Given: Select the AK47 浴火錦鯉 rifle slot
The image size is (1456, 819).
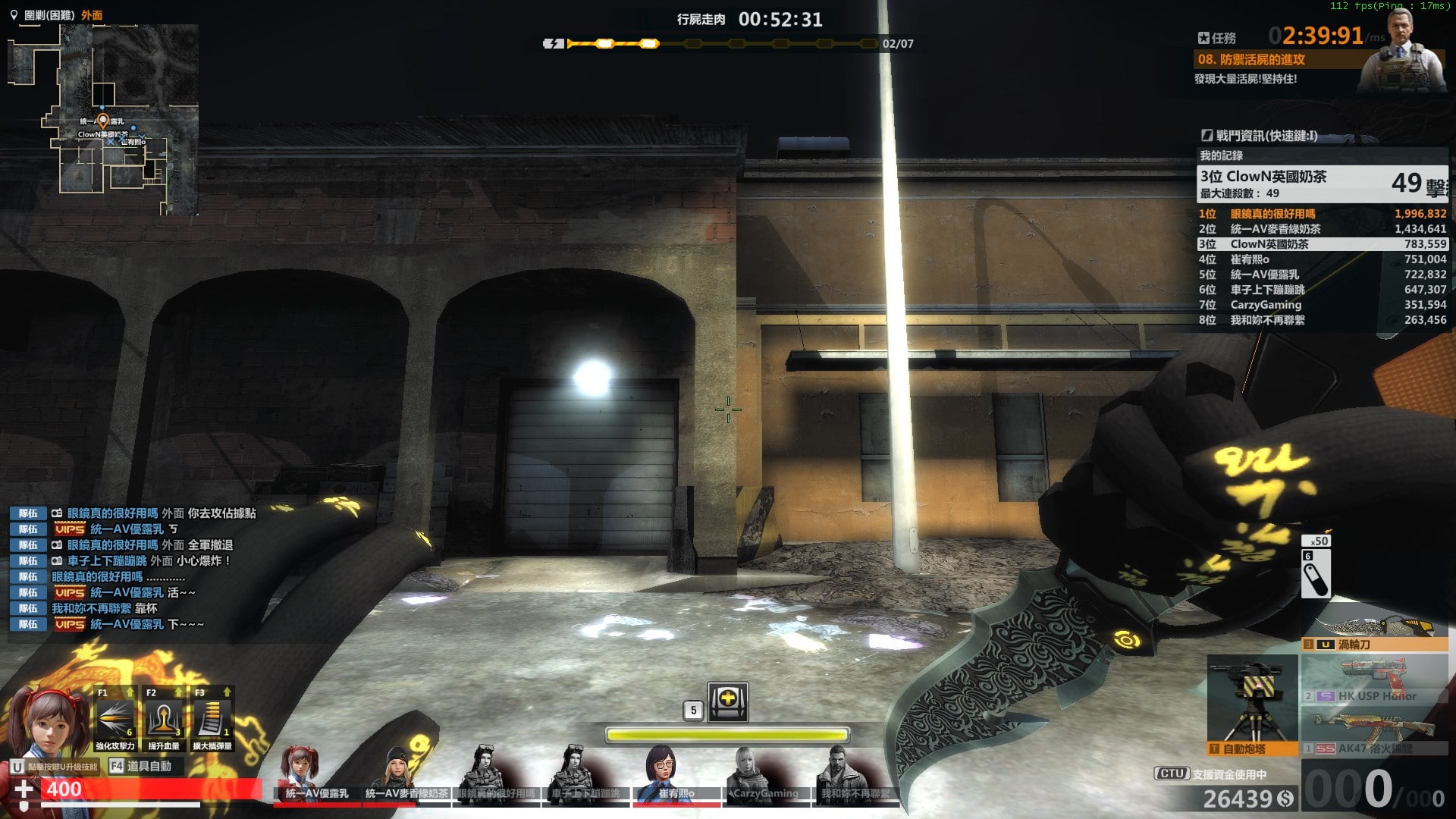Looking at the screenshot, I should click(x=1373, y=733).
